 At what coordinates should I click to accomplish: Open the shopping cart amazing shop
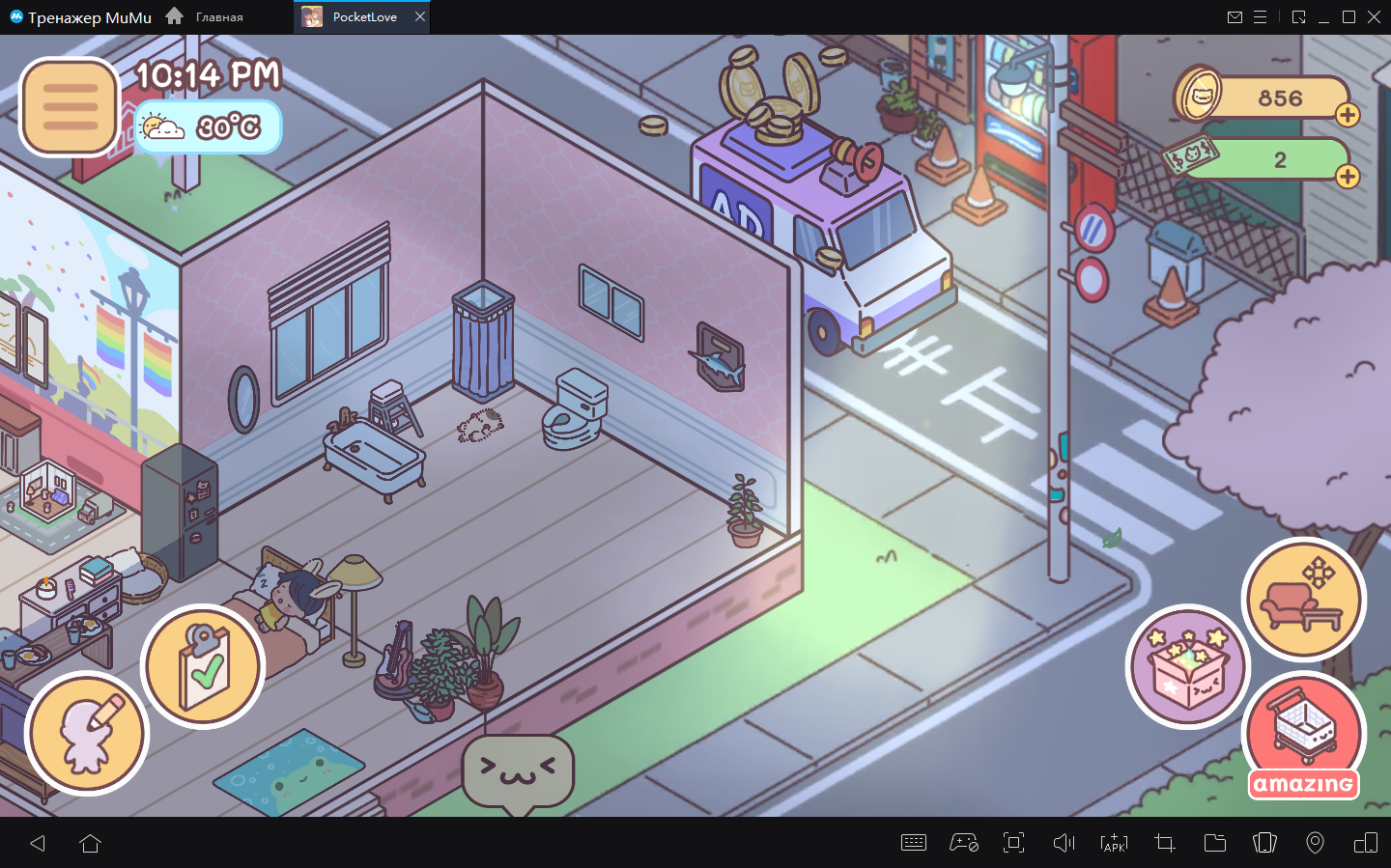coord(1303,736)
